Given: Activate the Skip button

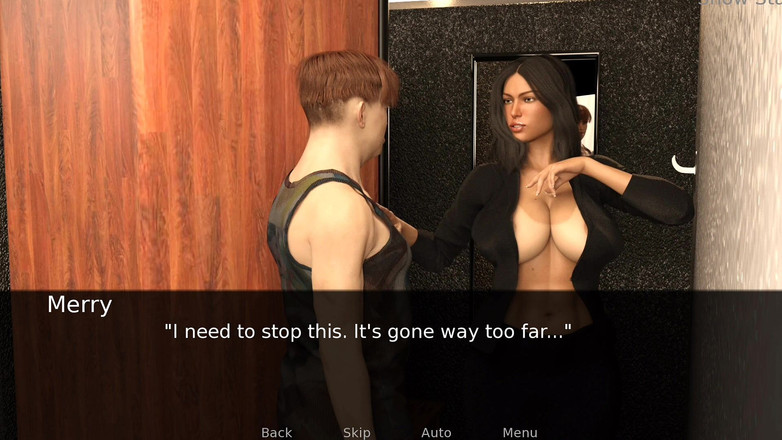Looking at the screenshot, I should [x=356, y=432].
